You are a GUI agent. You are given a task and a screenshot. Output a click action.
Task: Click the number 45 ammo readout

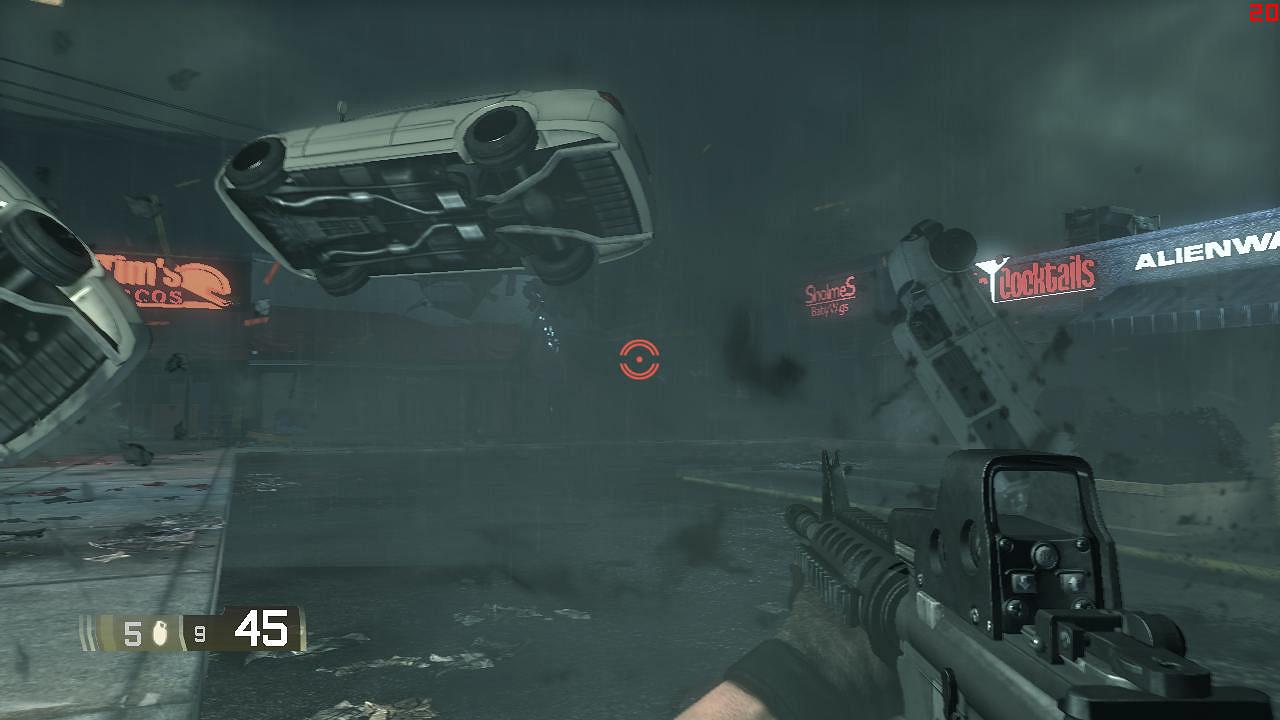coord(260,626)
